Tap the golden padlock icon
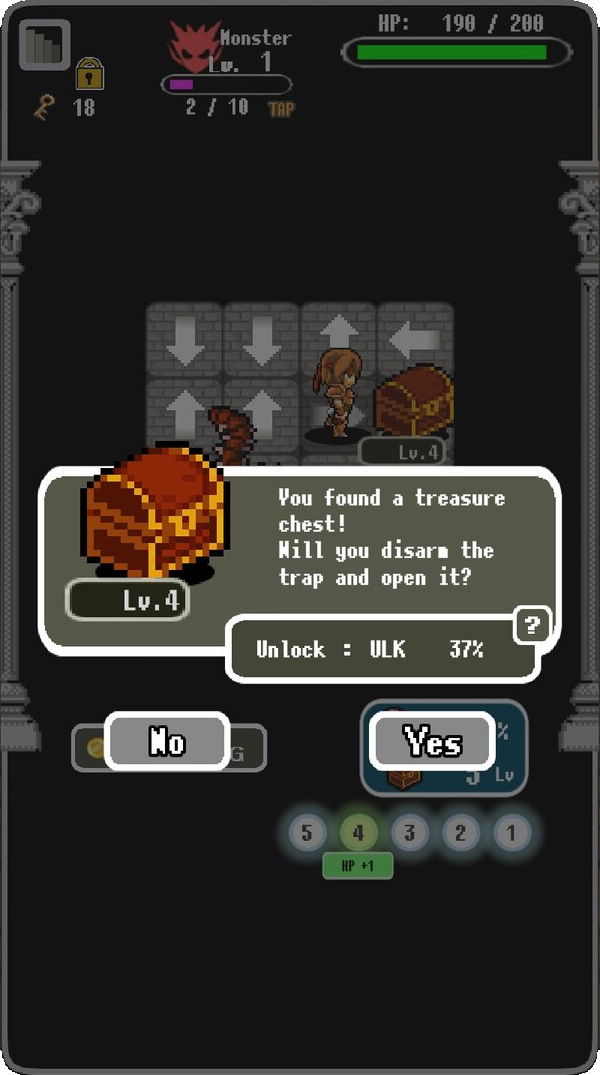The image size is (600, 1075). point(90,73)
